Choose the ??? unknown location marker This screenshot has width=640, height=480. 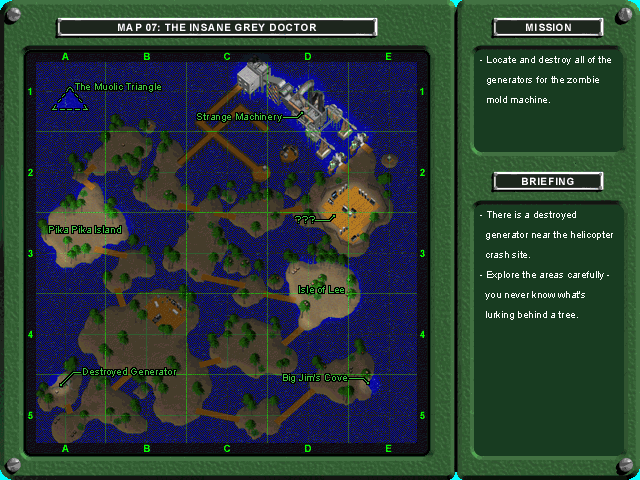pyautogui.click(x=304, y=218)
